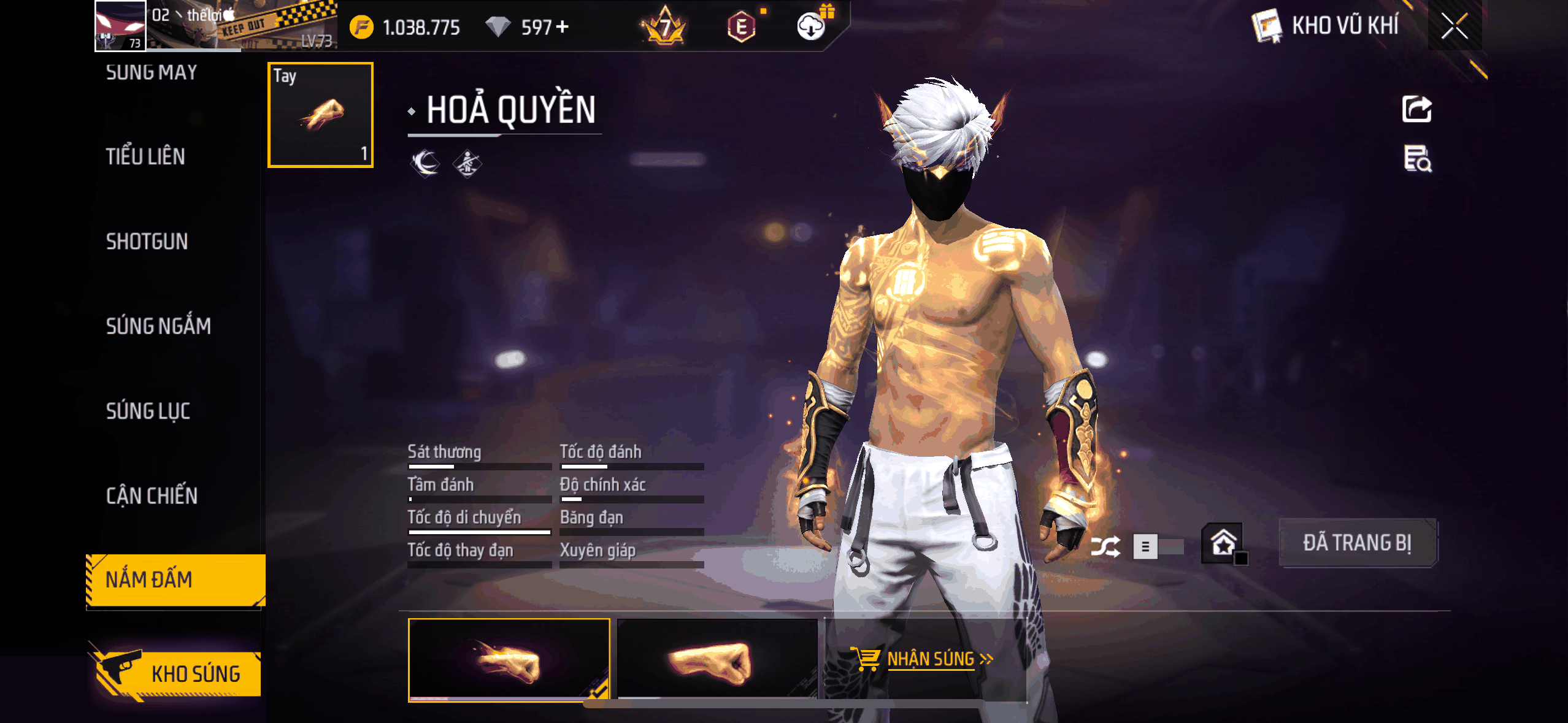The width and height of the screenshot is (1568, 723).
Task: Select the TIỂU LIÊN weapon category
Action: [145, 157]
